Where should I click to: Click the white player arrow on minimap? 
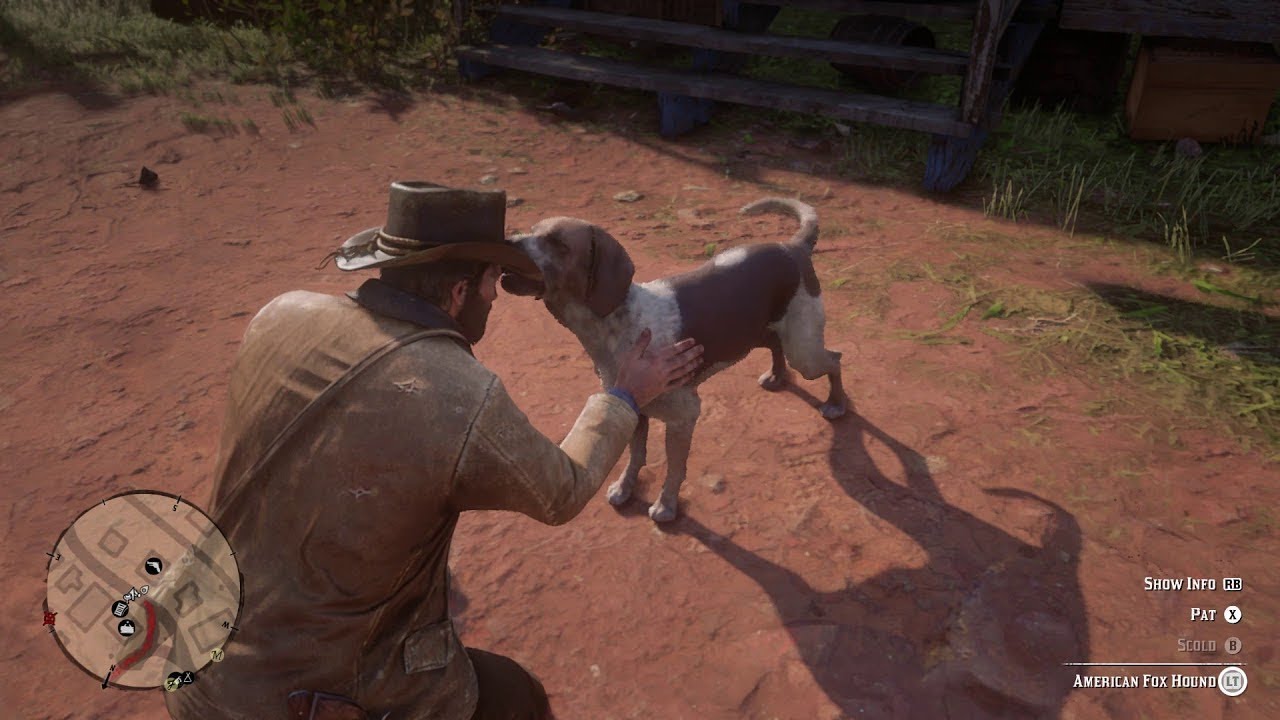tap(132, 595)
